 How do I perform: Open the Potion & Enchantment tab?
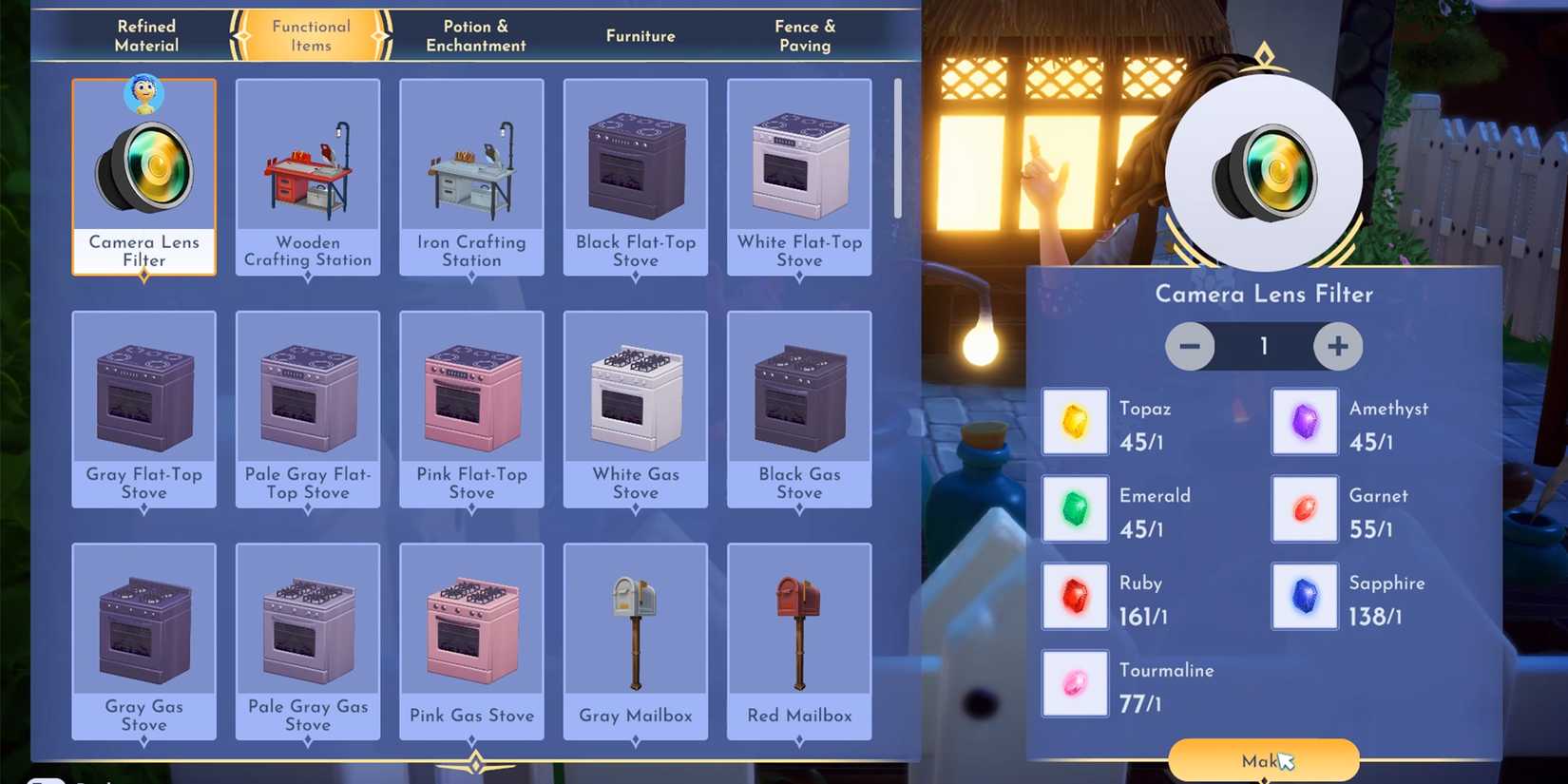475,36
